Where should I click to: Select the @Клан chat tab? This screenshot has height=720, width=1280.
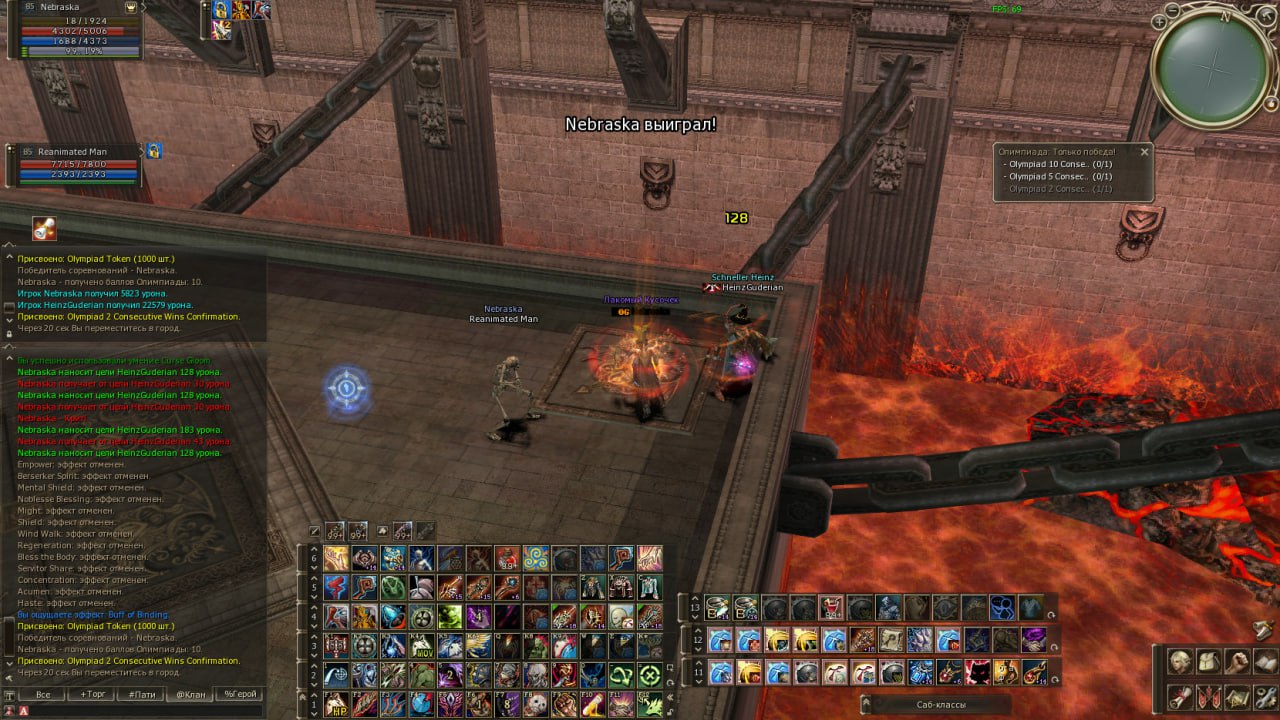click(191, 694)
